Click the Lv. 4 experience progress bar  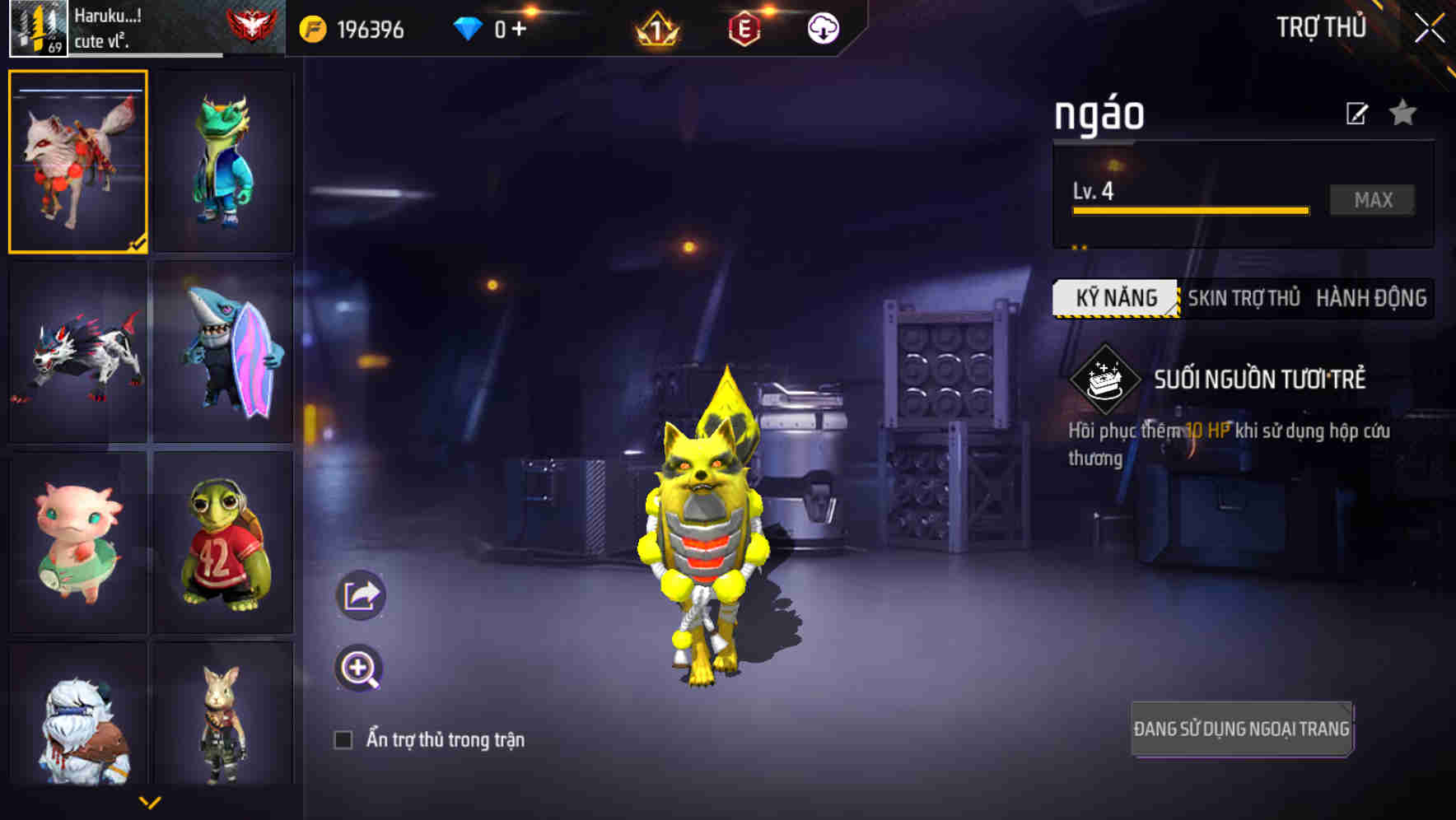pos(1190,209)
